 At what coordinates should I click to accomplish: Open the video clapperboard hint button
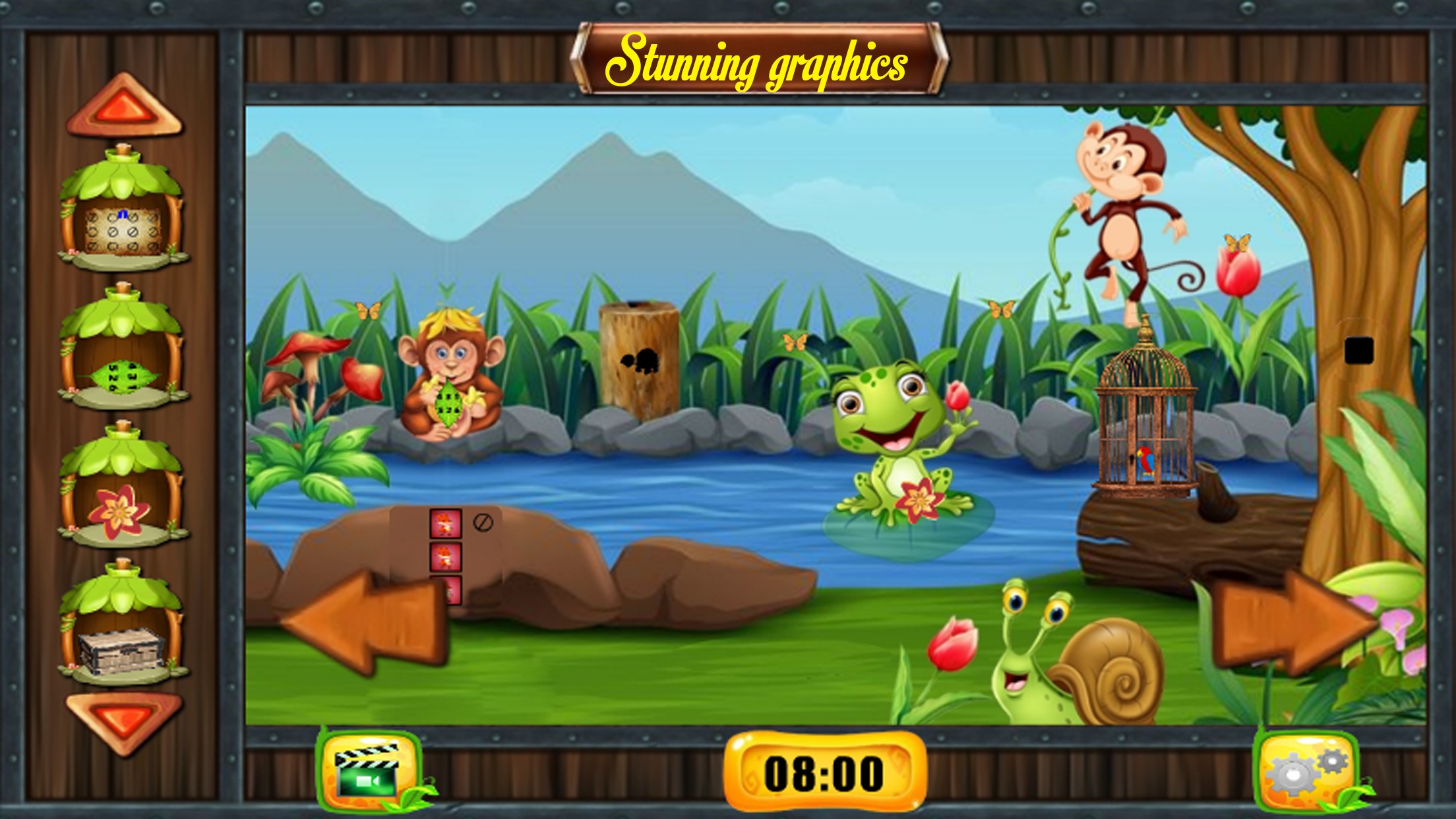coord(368,770)
